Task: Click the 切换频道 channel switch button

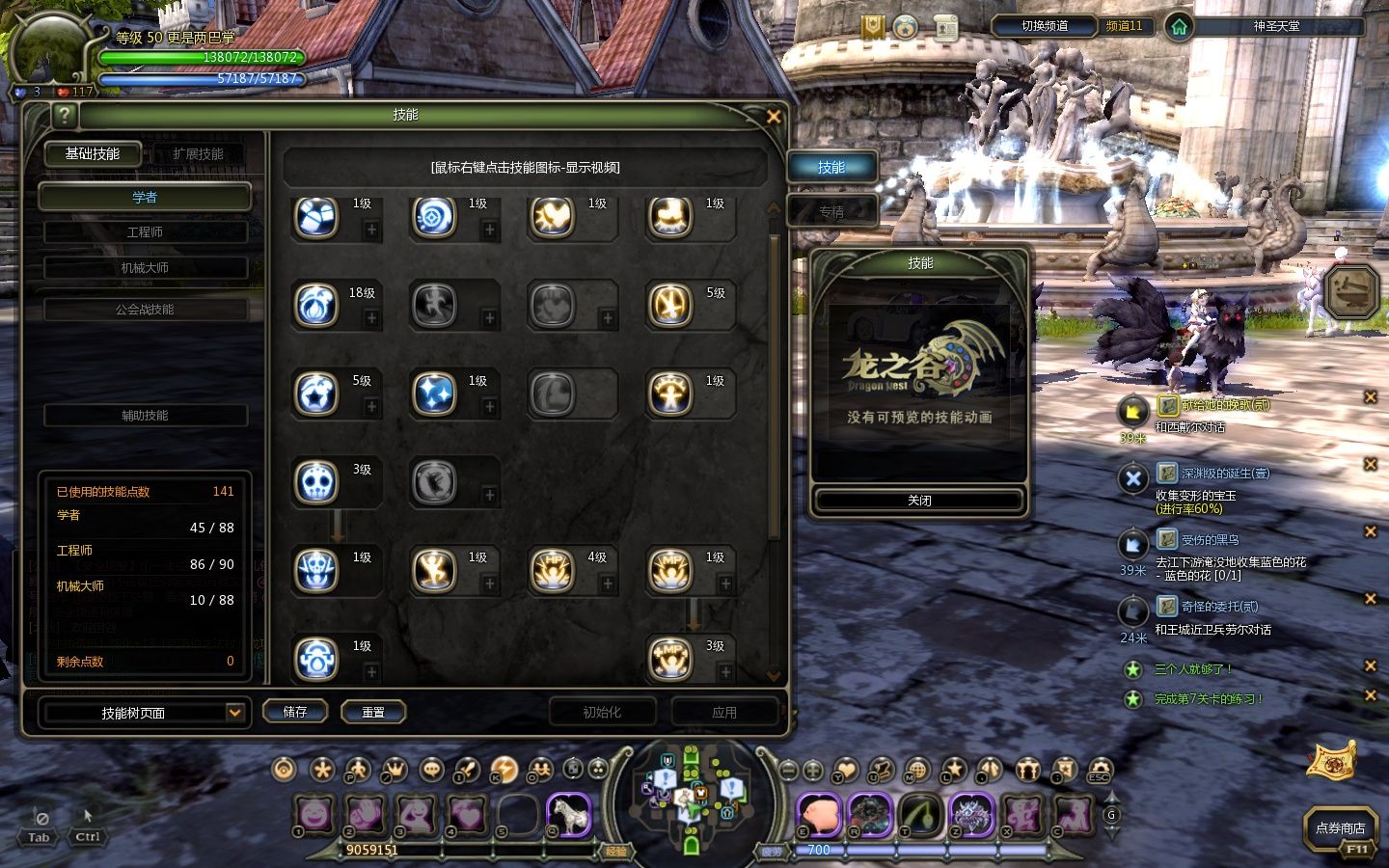Action: point(1045,26)
